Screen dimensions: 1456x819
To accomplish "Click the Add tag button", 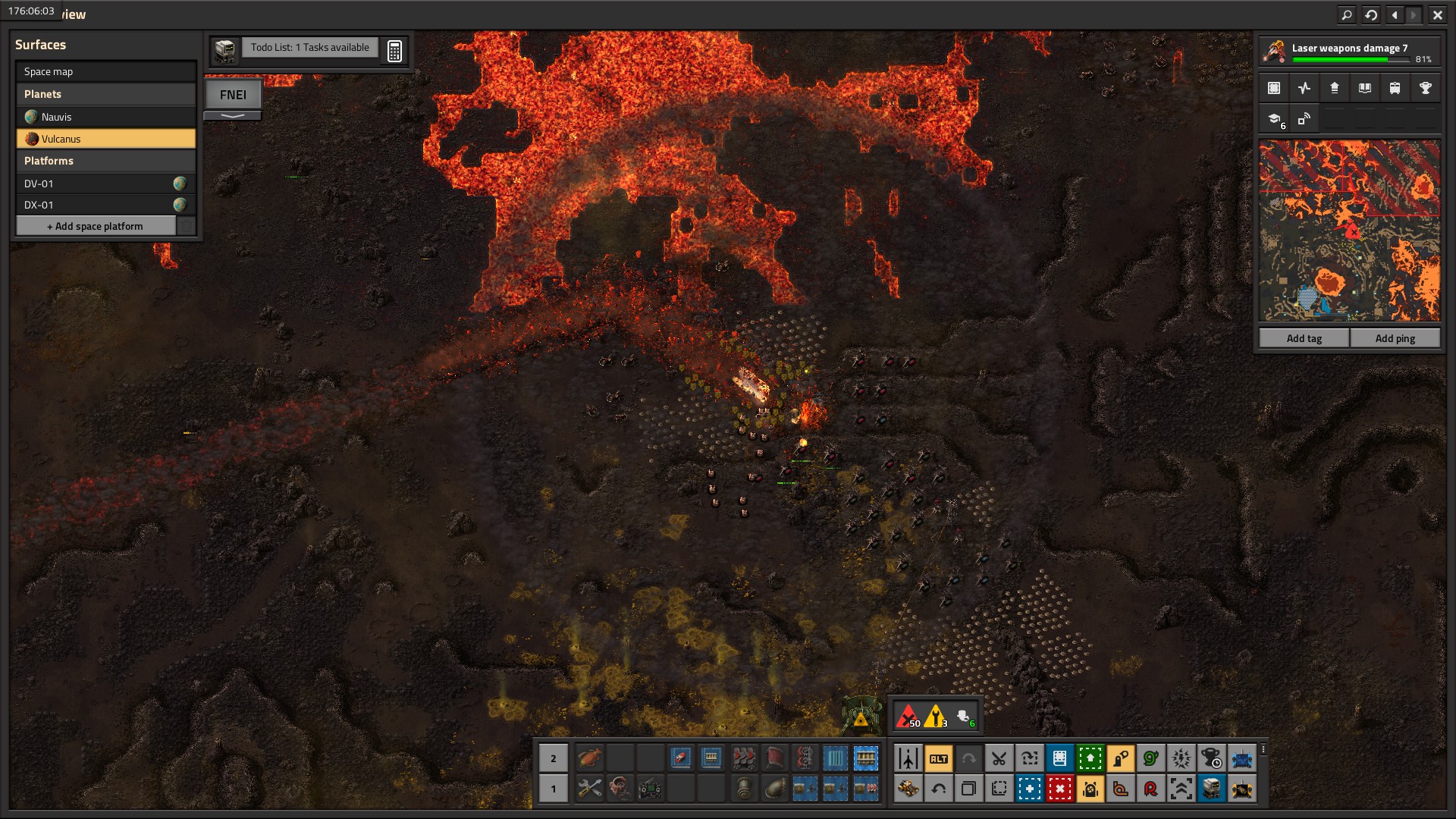I will (1304, 338).
